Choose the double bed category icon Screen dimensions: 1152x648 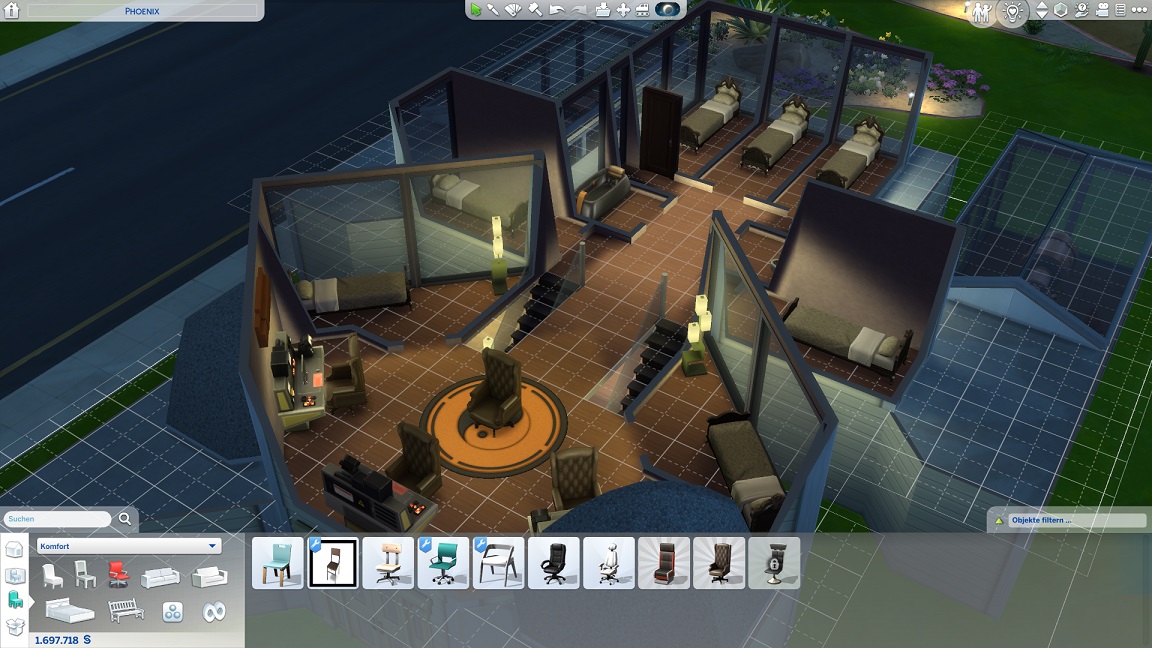click(69, 610)
